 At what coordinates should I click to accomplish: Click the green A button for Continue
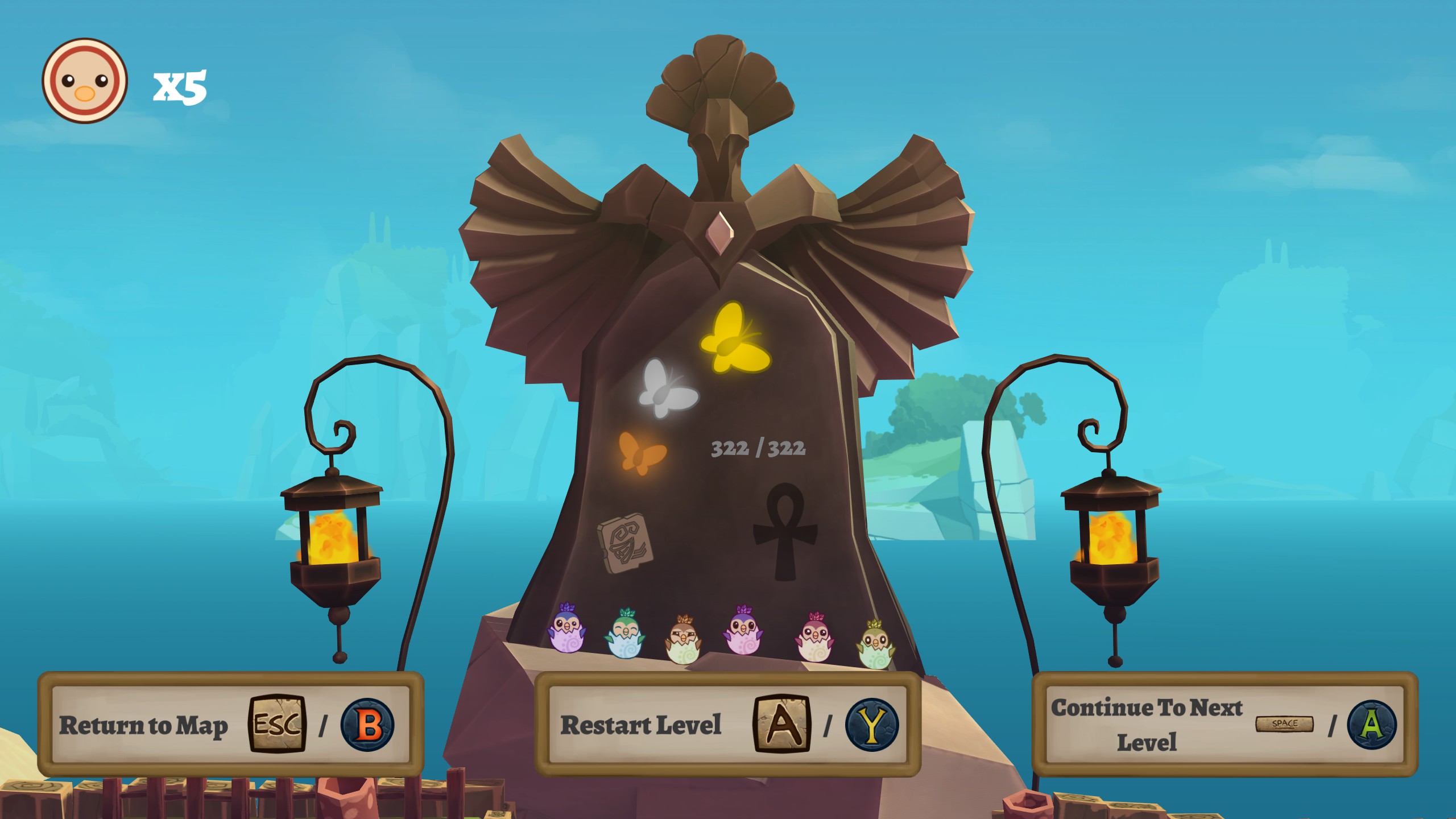pyautogui.click(x=1376, y=725)
